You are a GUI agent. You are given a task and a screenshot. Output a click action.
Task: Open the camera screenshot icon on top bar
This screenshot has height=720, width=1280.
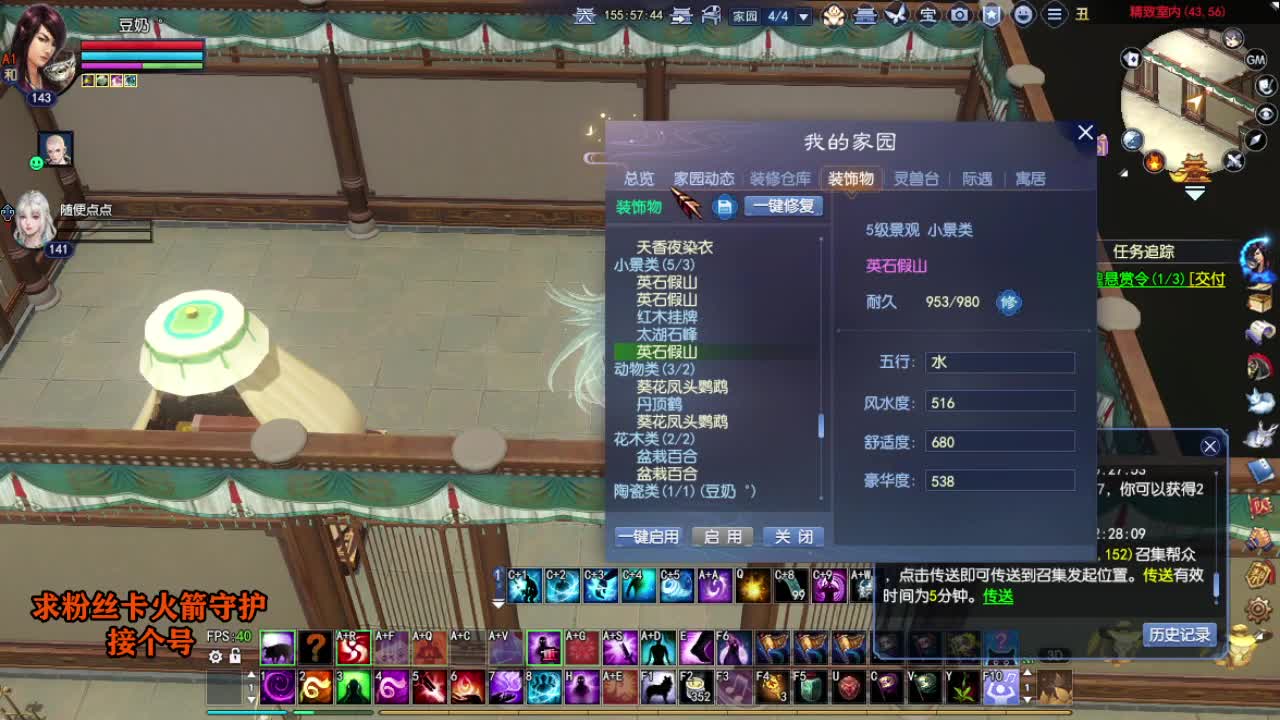click(x=958, y=14)
